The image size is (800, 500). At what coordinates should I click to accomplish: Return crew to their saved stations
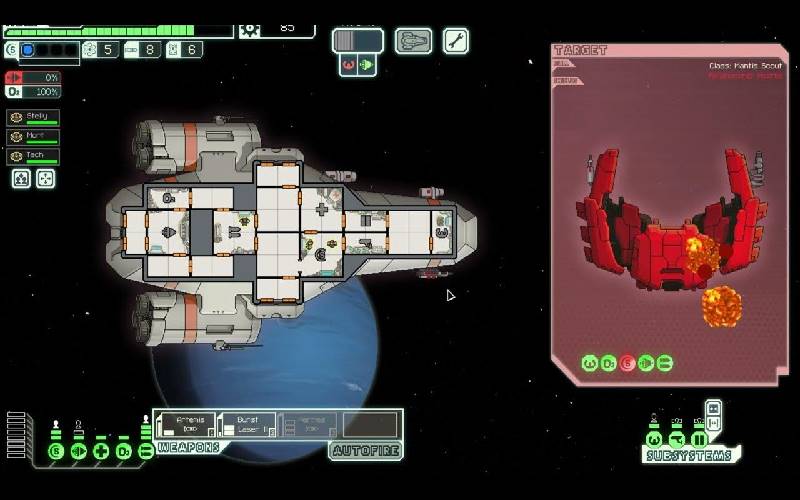point(45,179)
